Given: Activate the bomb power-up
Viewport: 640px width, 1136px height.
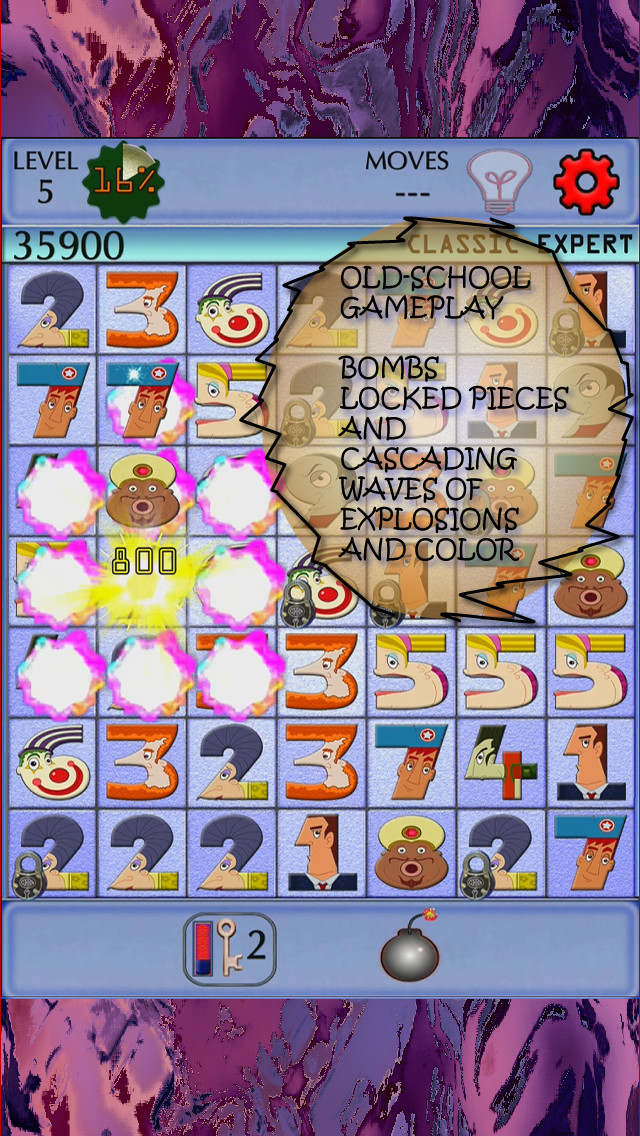Looking at the screenshot, I should point(410,948).
